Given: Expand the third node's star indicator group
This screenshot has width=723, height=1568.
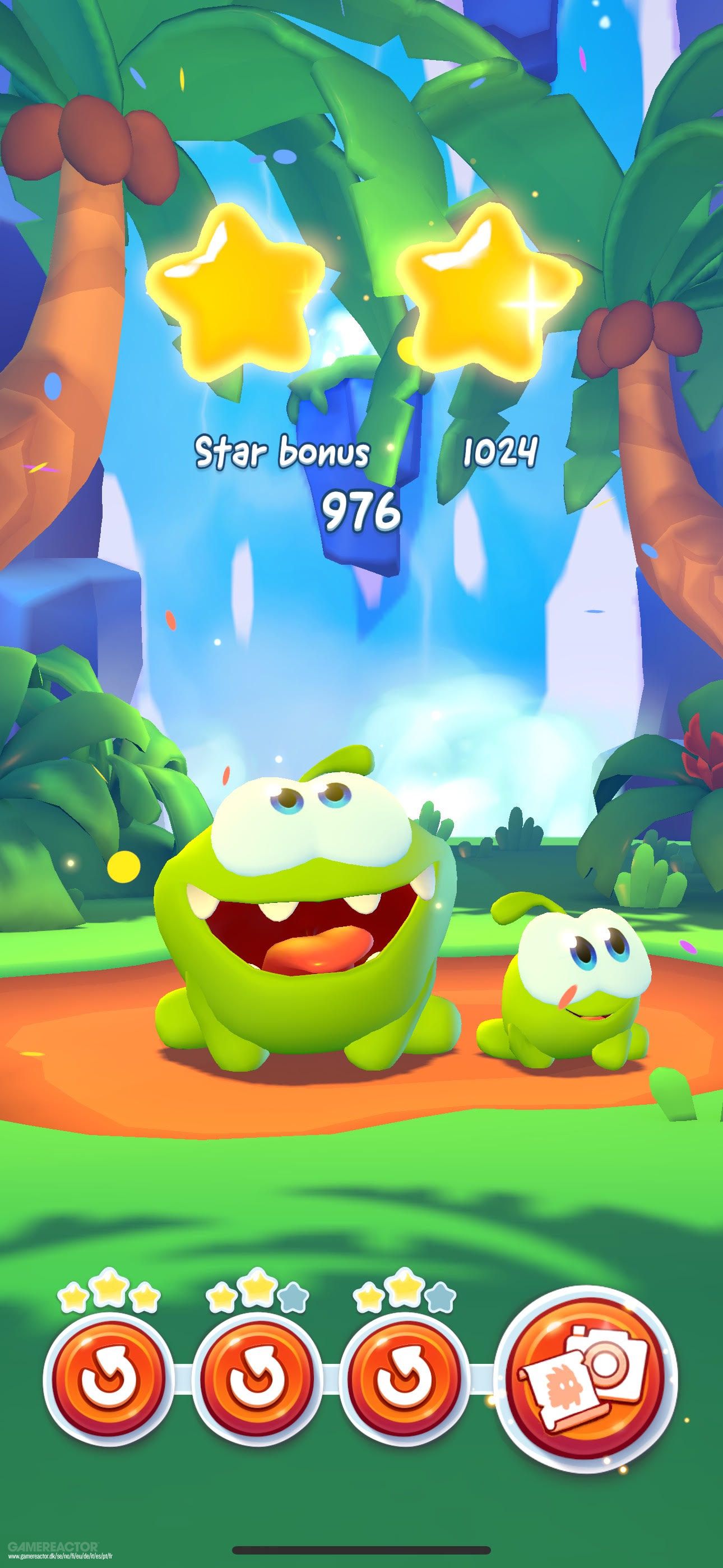Looking at the screenshot, I should point(404,1295).
